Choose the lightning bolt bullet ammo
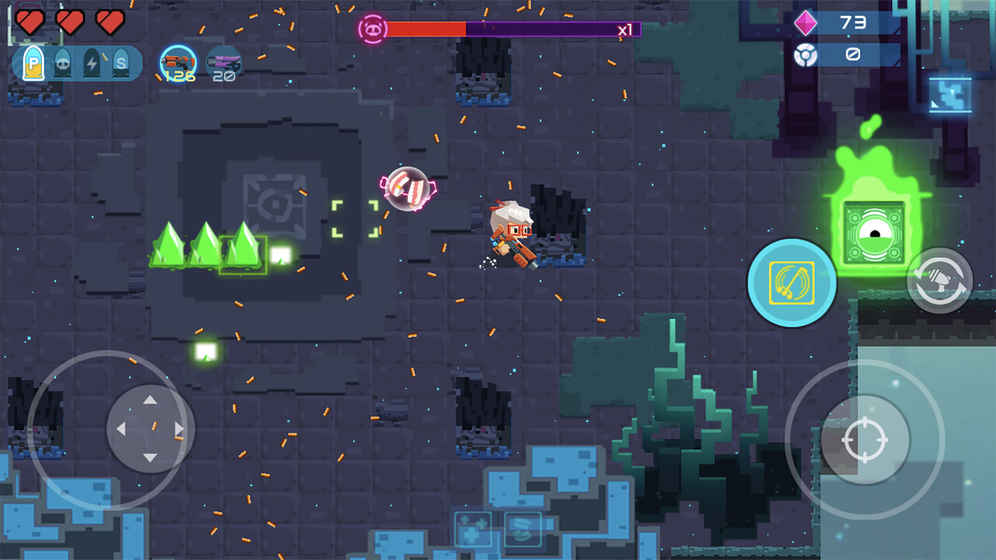 (x=92, y=64)
